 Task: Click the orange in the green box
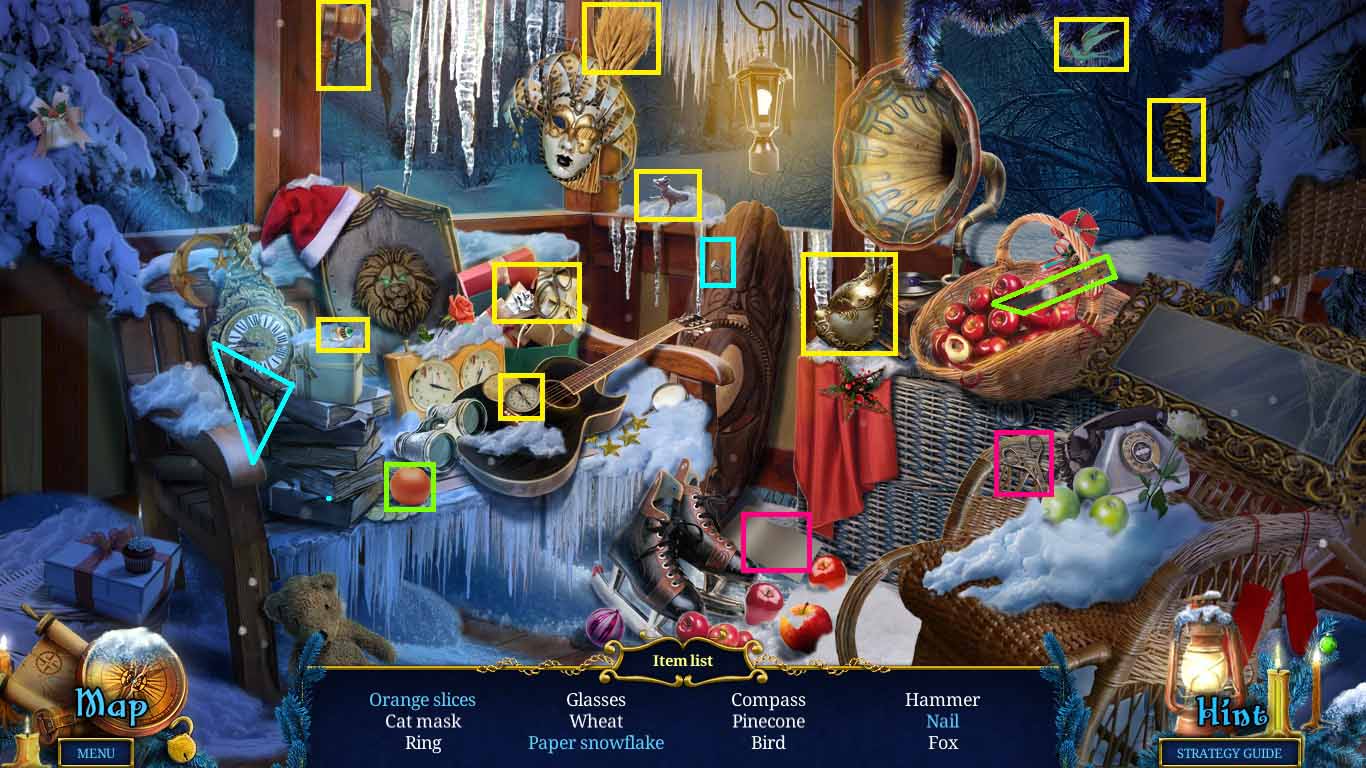coord(410,486)
